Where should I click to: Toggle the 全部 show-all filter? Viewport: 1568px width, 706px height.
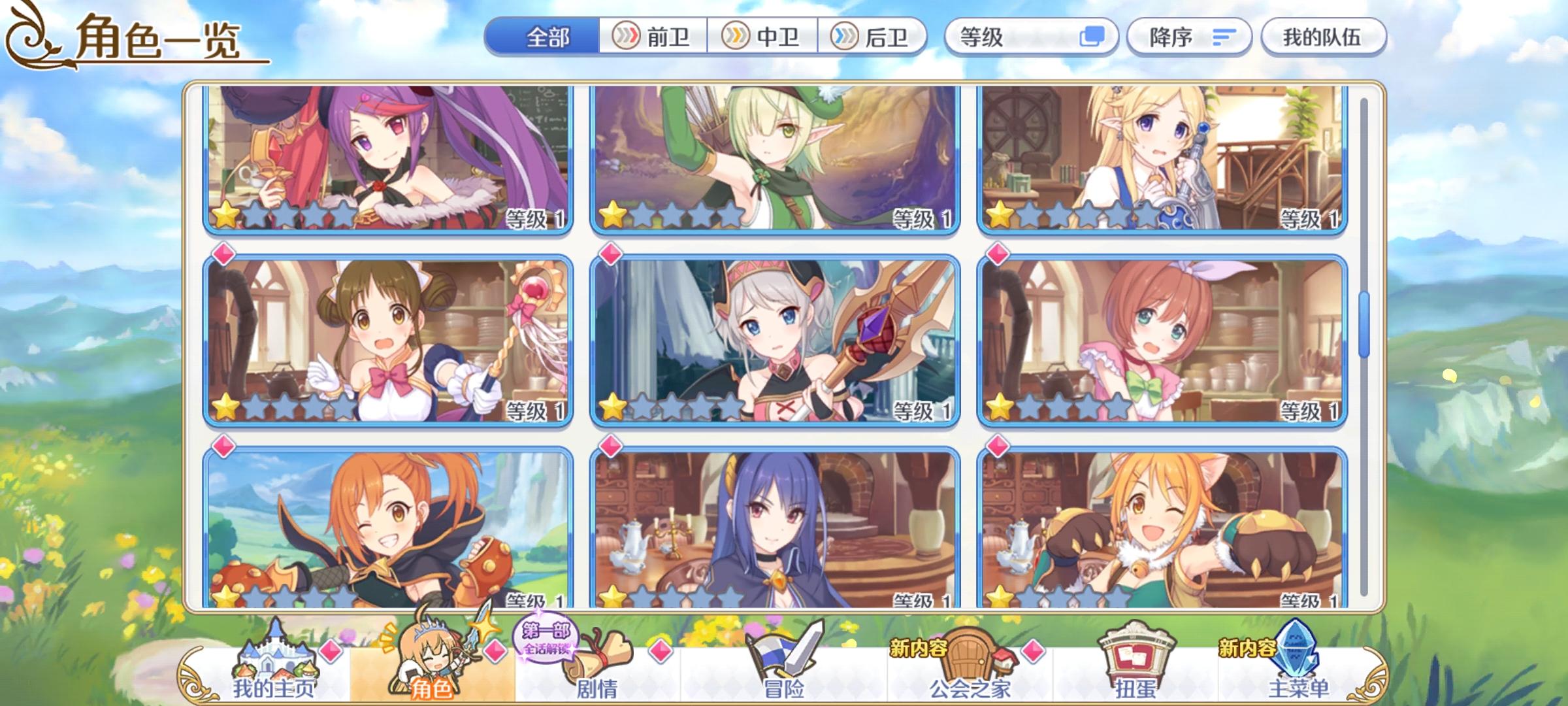click(x=549, y=37)
